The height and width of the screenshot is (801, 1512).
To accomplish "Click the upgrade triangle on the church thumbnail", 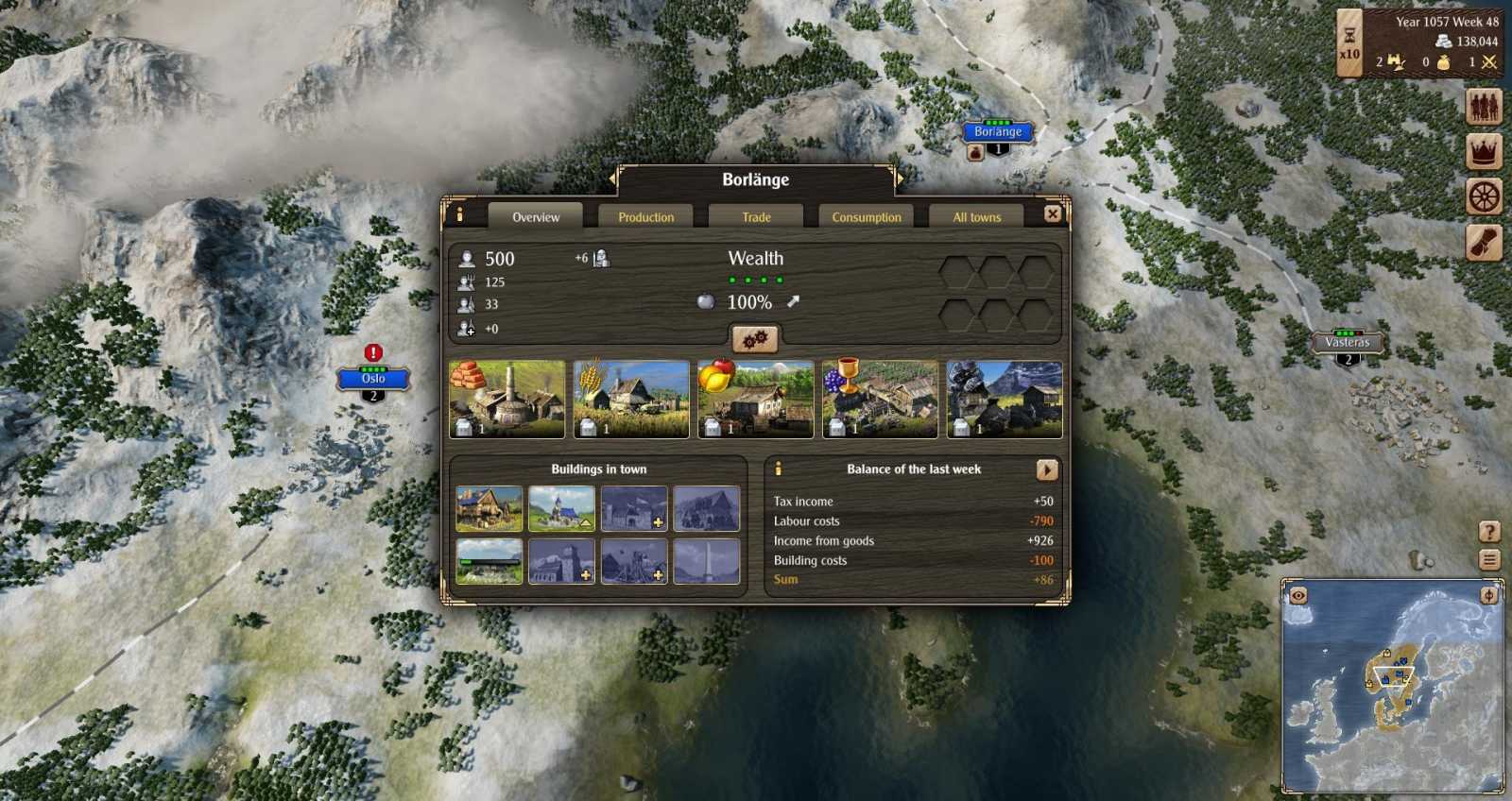I will (x=586, y=521).
